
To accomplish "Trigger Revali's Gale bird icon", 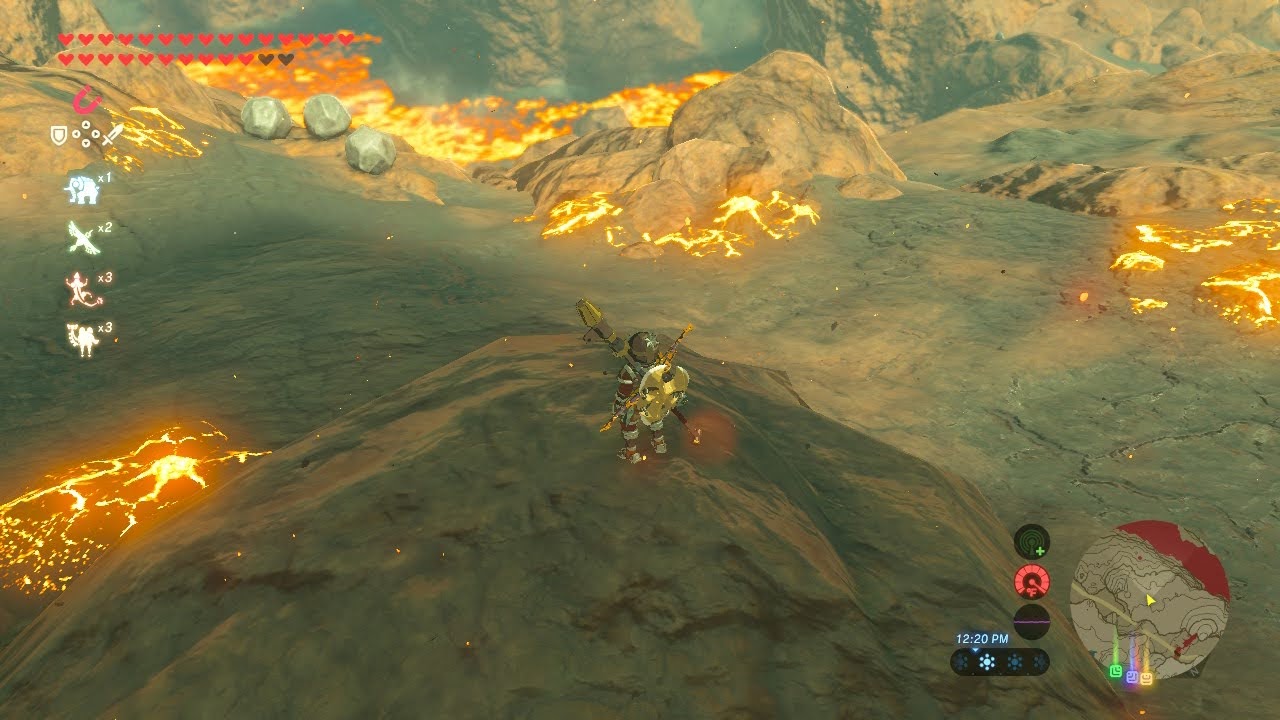I will point(81,237).
